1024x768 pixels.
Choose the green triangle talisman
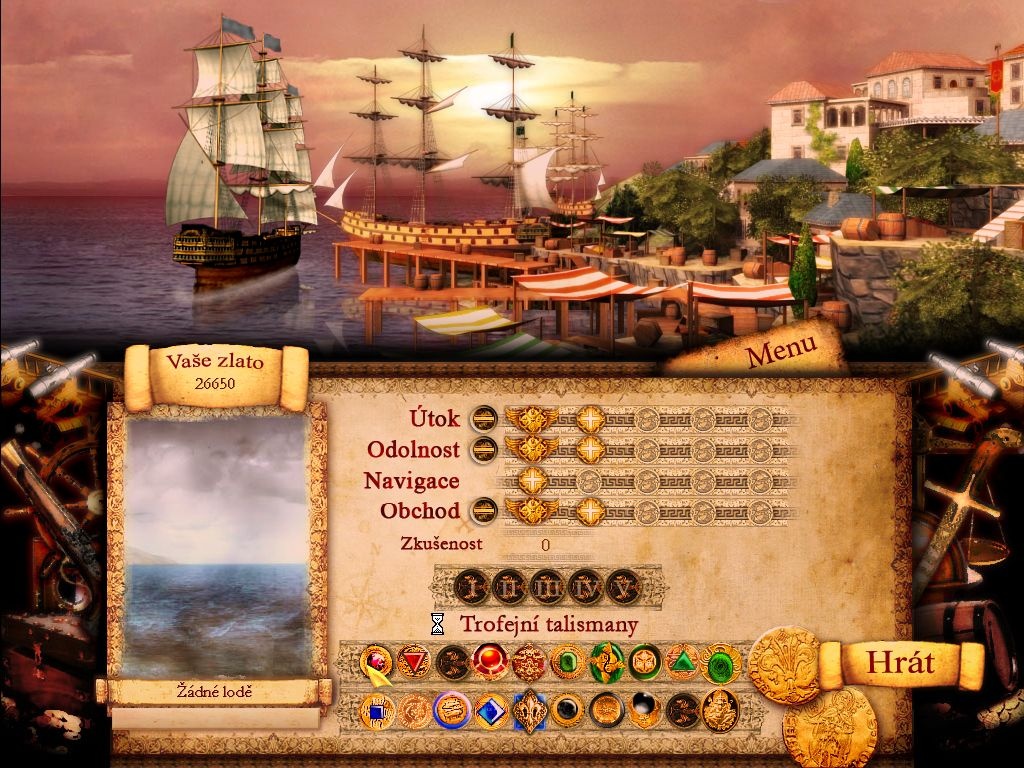(682, 662)
